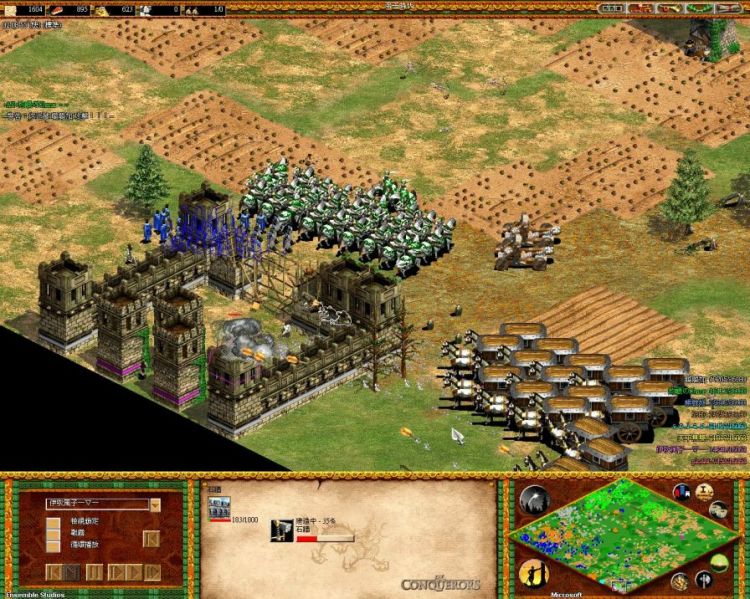The width and height of the screenshot is (750, 599).
Task: Click the red and blue flag minimap button
Action: (x=682, y=492)
